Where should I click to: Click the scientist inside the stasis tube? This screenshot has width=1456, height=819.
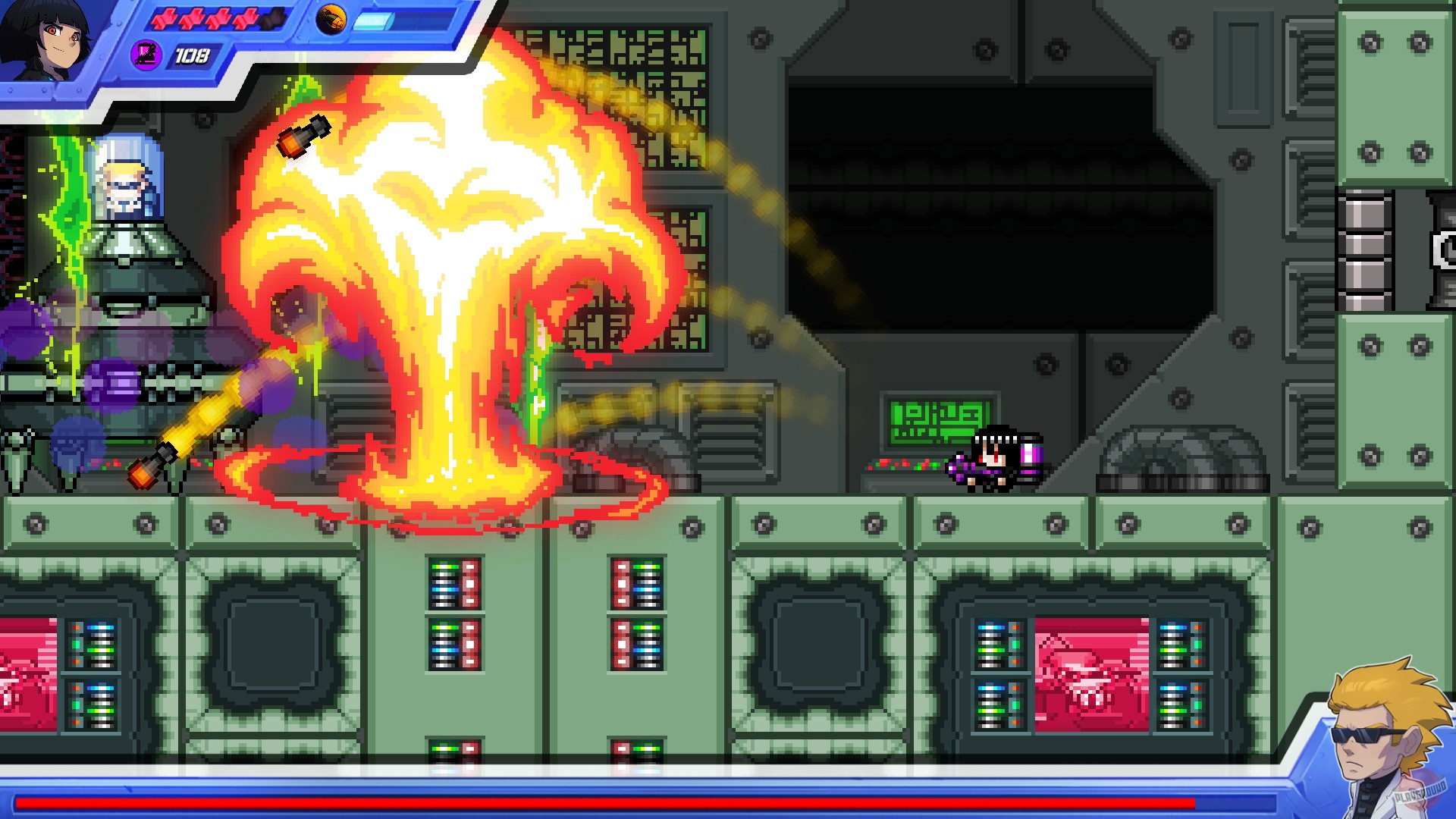123,178
